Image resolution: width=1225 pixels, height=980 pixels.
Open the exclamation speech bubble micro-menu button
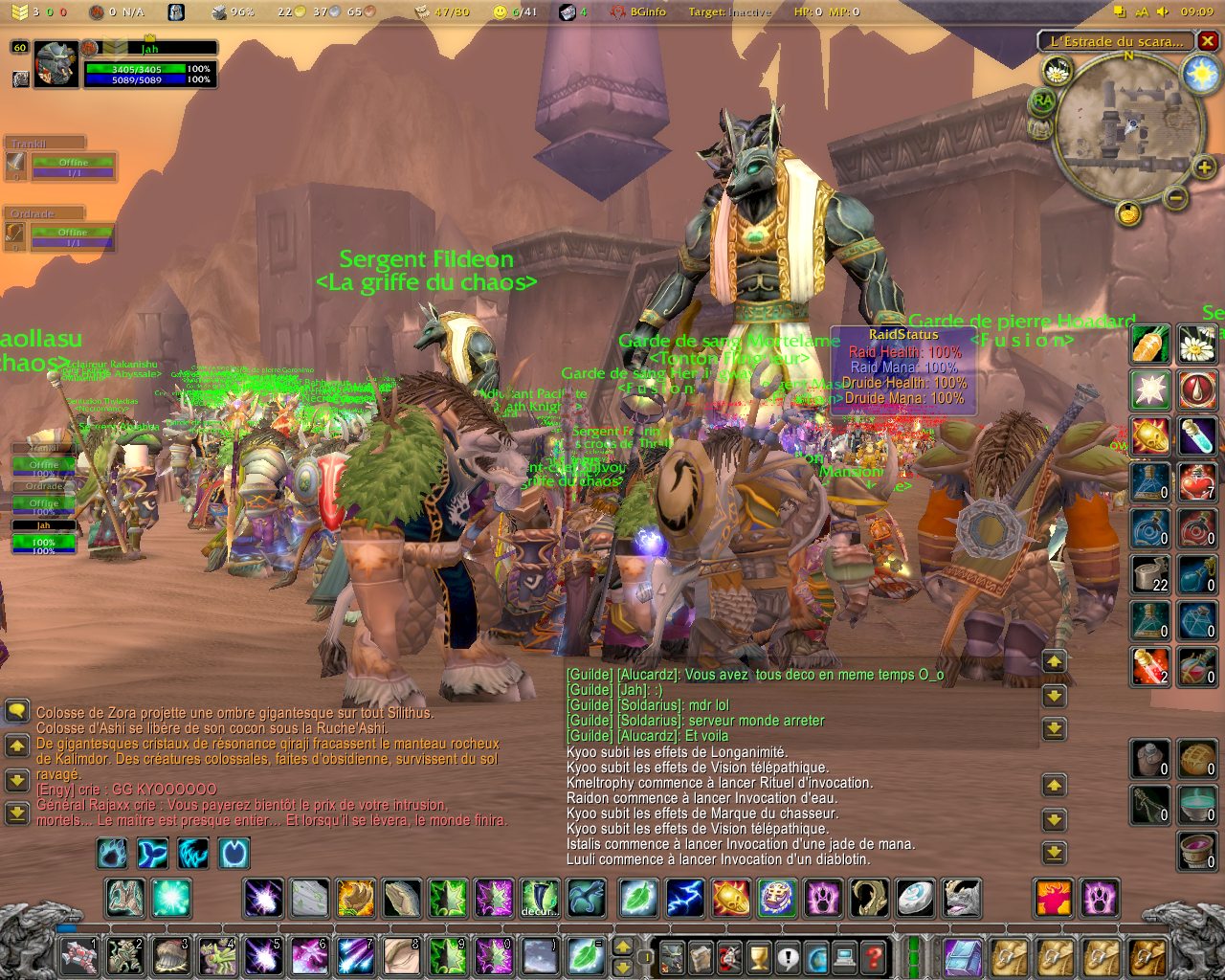click(x=787, y=956)
